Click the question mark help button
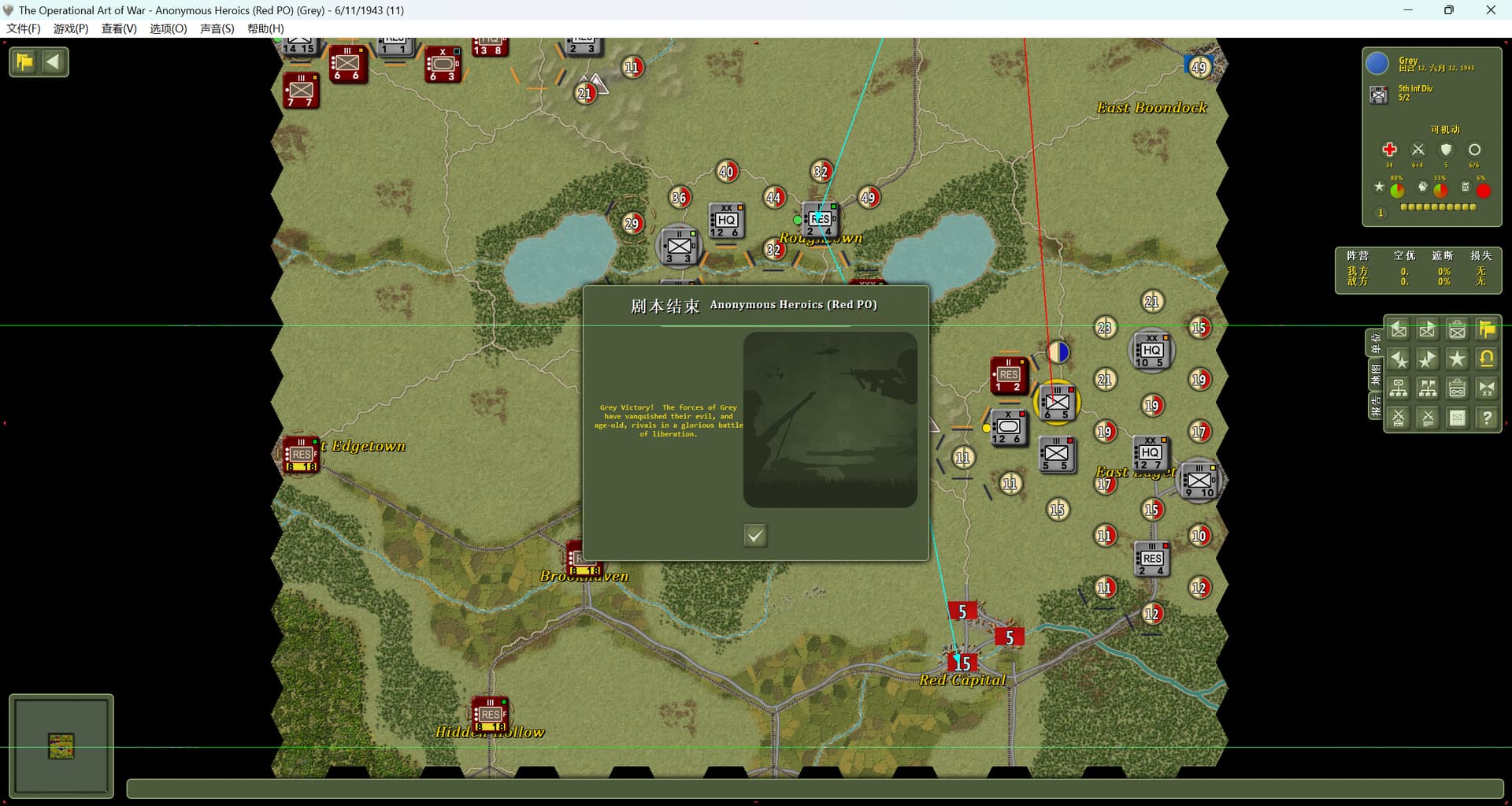This screenshot has width=1512, height=806. [x=1486, y=418]
